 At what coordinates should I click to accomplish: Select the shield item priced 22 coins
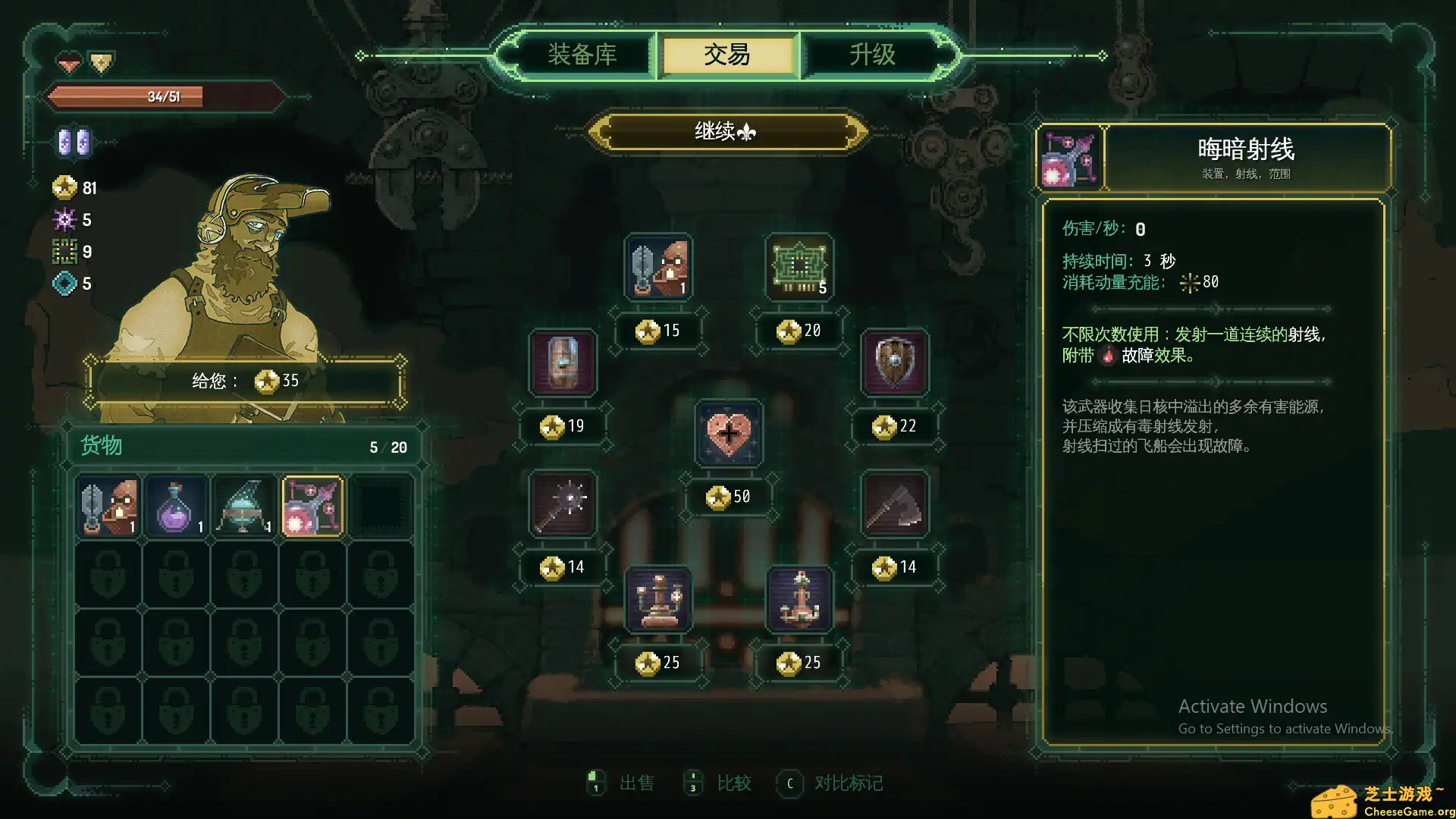(x=895, y=362)
